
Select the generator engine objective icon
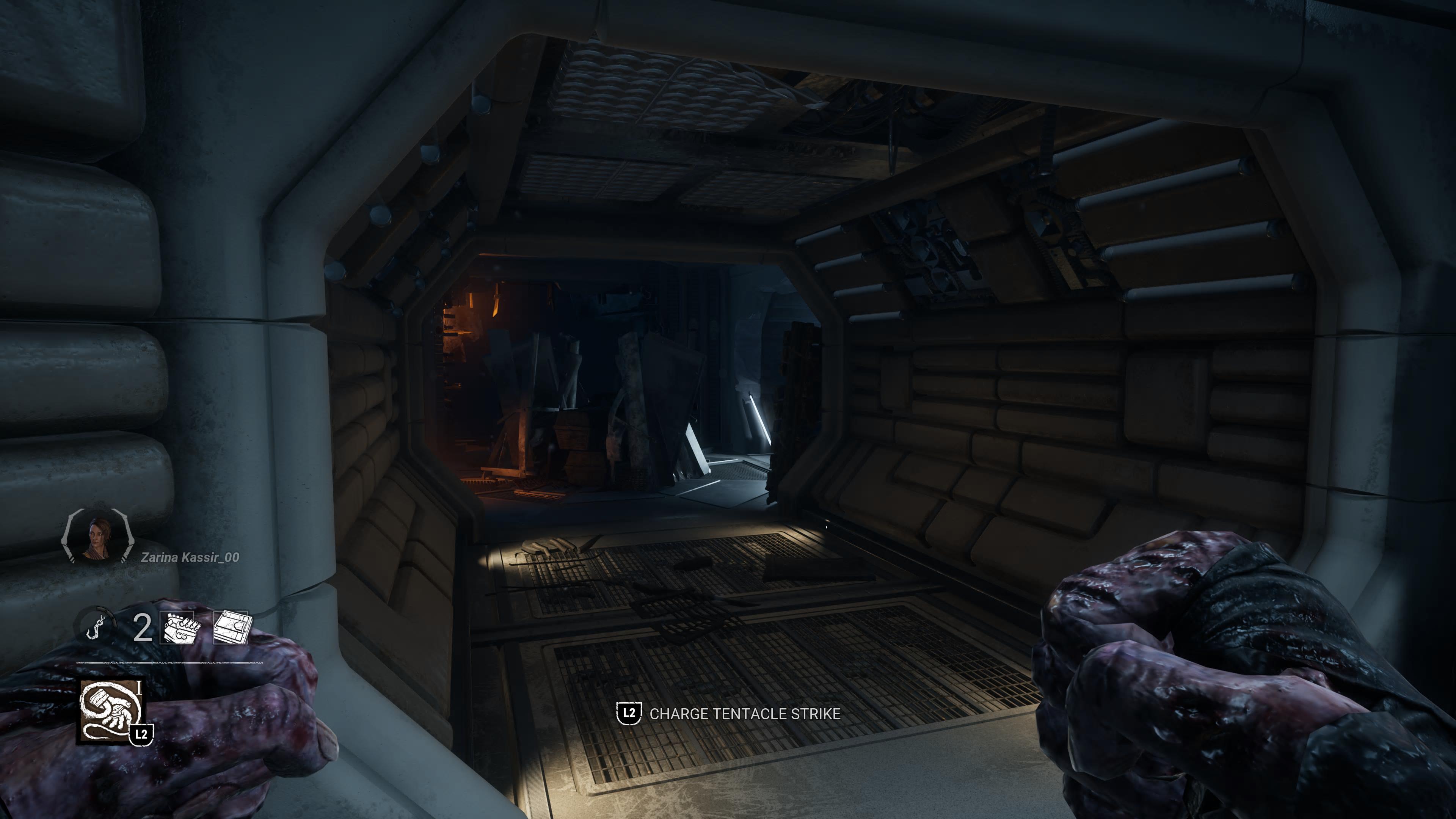(x=178, y=628)
